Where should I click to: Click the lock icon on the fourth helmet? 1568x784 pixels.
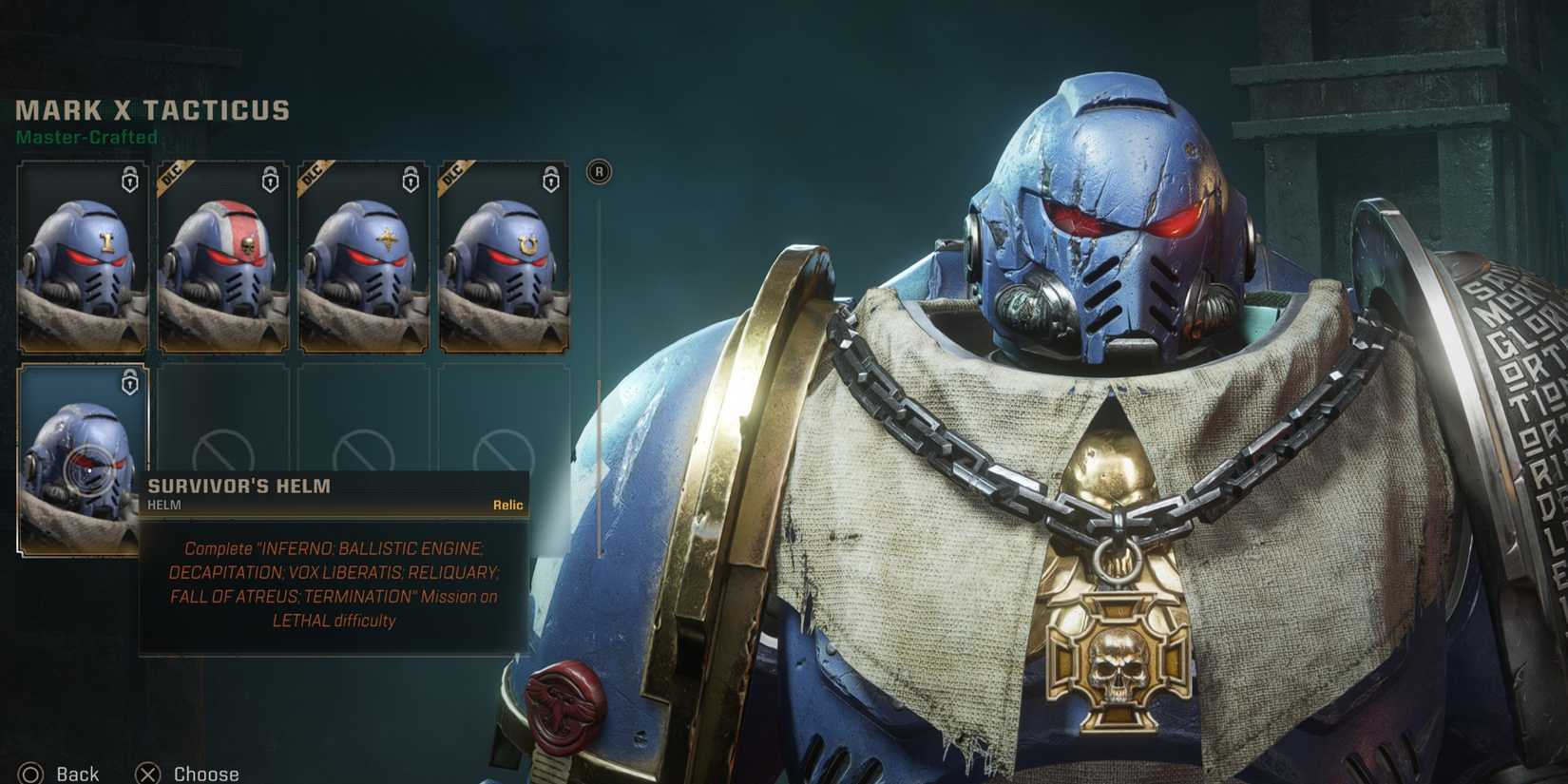click(549, 182)
